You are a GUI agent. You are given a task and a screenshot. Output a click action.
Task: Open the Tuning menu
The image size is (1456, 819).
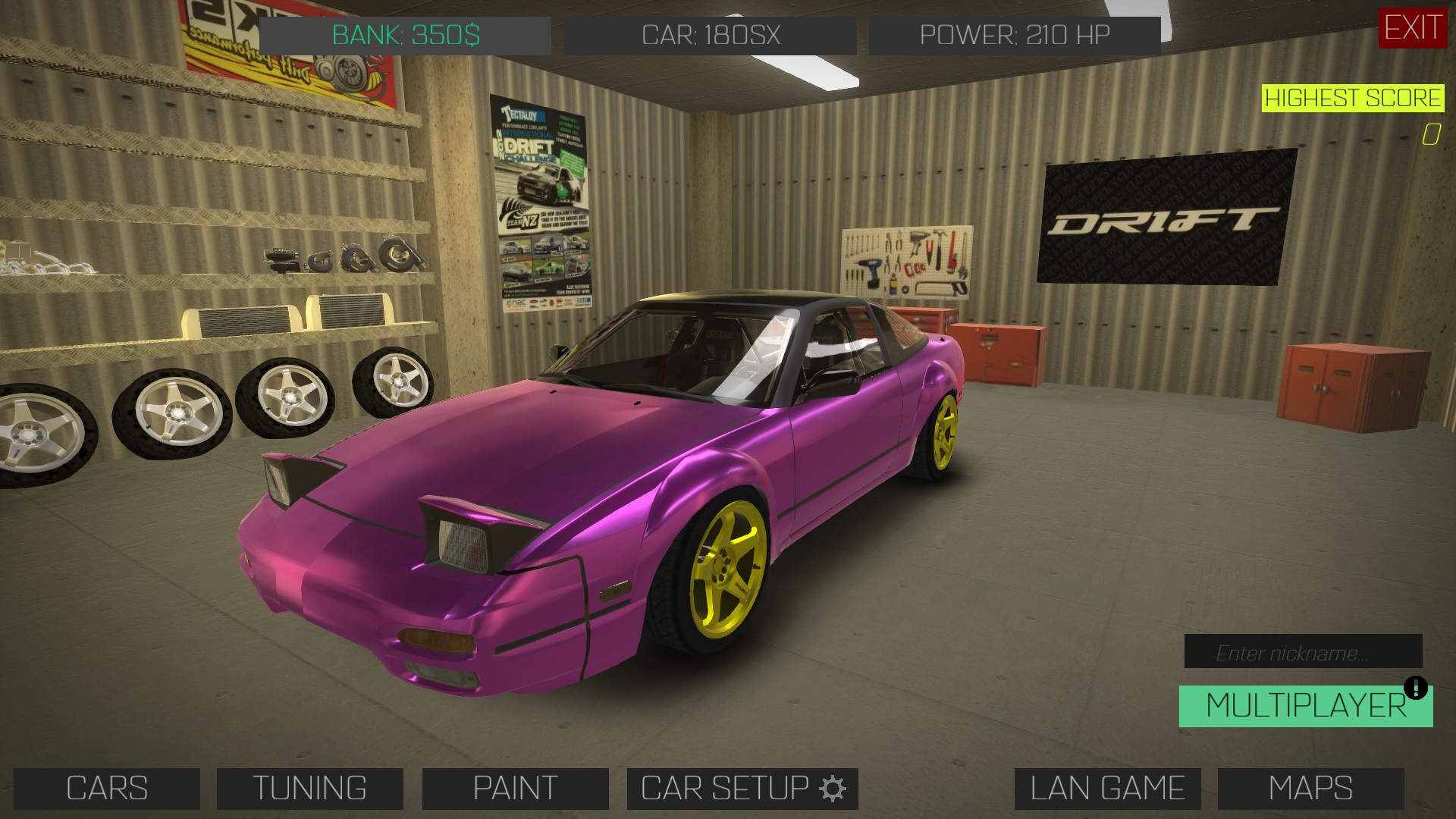tap(309, 789)
